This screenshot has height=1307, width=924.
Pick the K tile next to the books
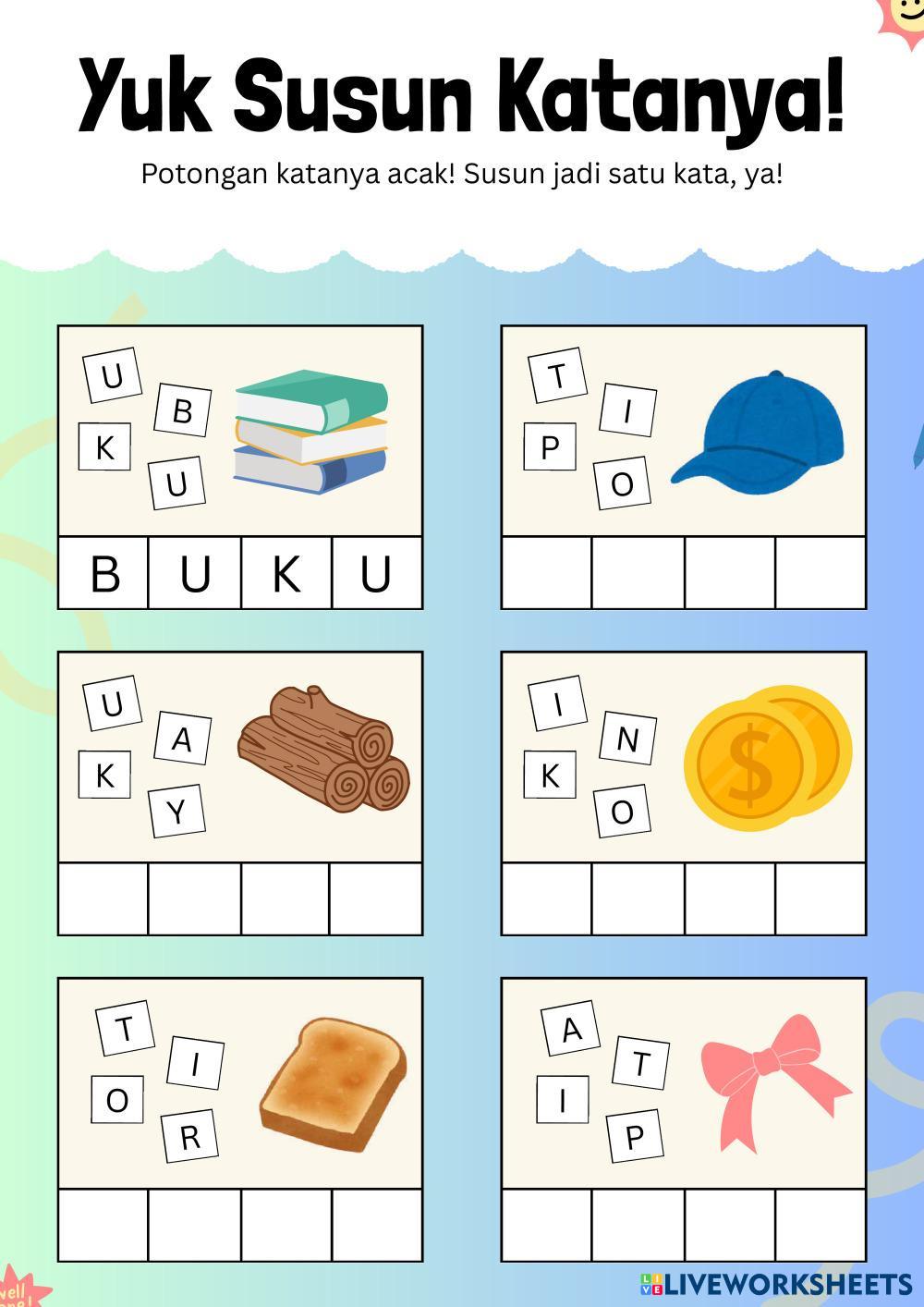point(105,447)
